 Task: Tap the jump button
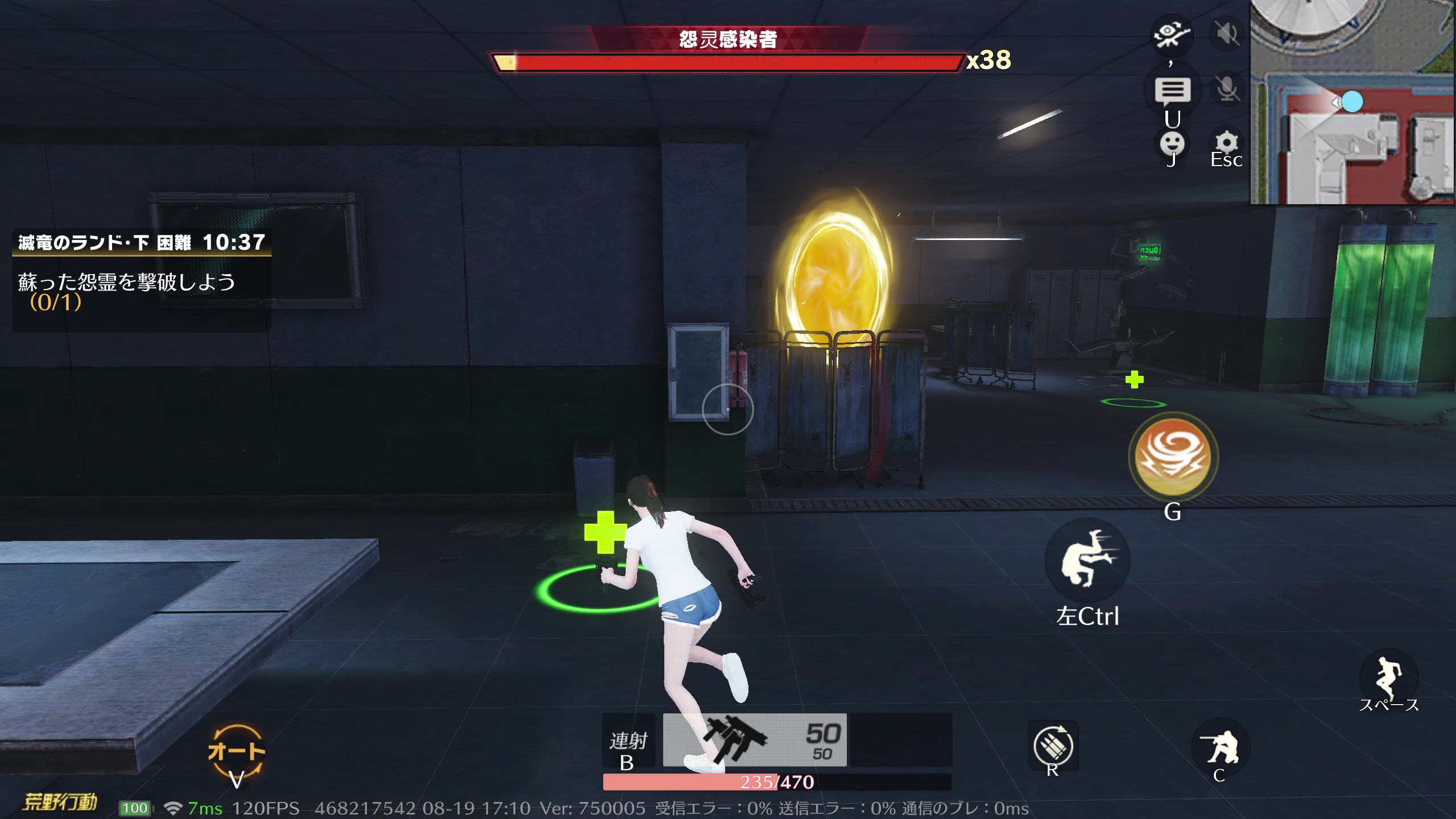coord(1388,677)
